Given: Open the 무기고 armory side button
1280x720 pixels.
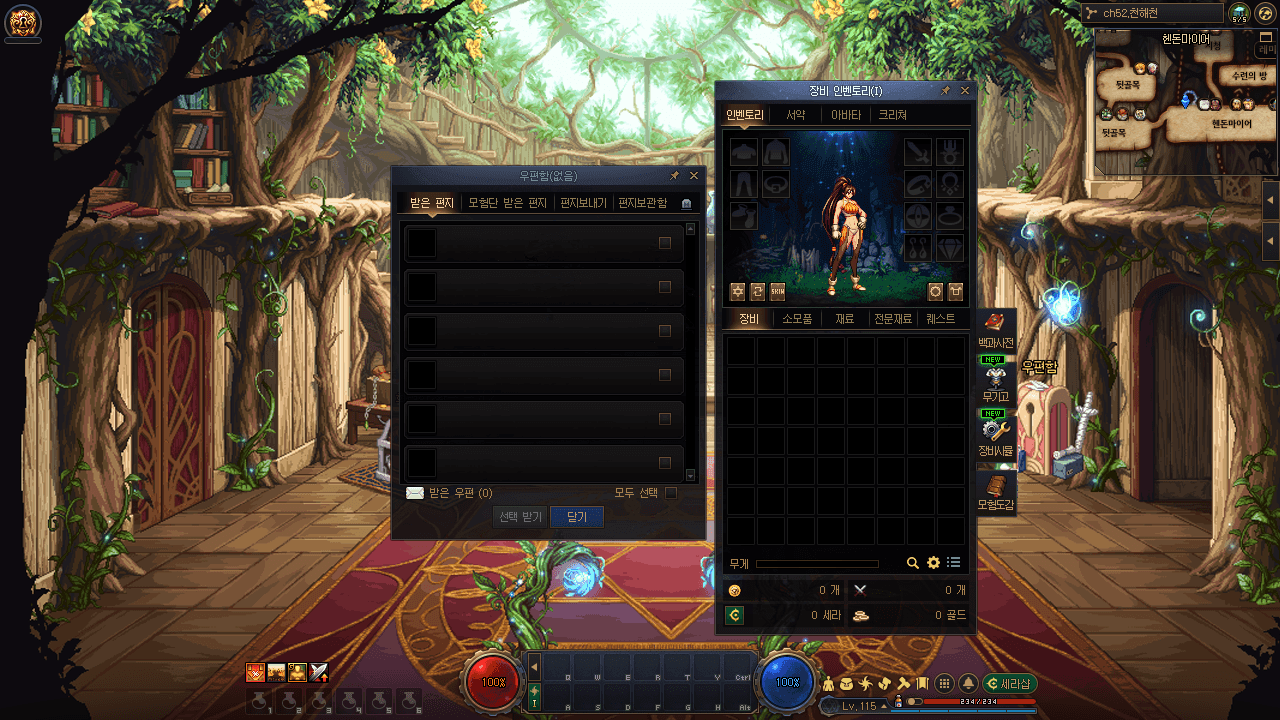Looking at the screenshot, I should [x=995, y=384].
